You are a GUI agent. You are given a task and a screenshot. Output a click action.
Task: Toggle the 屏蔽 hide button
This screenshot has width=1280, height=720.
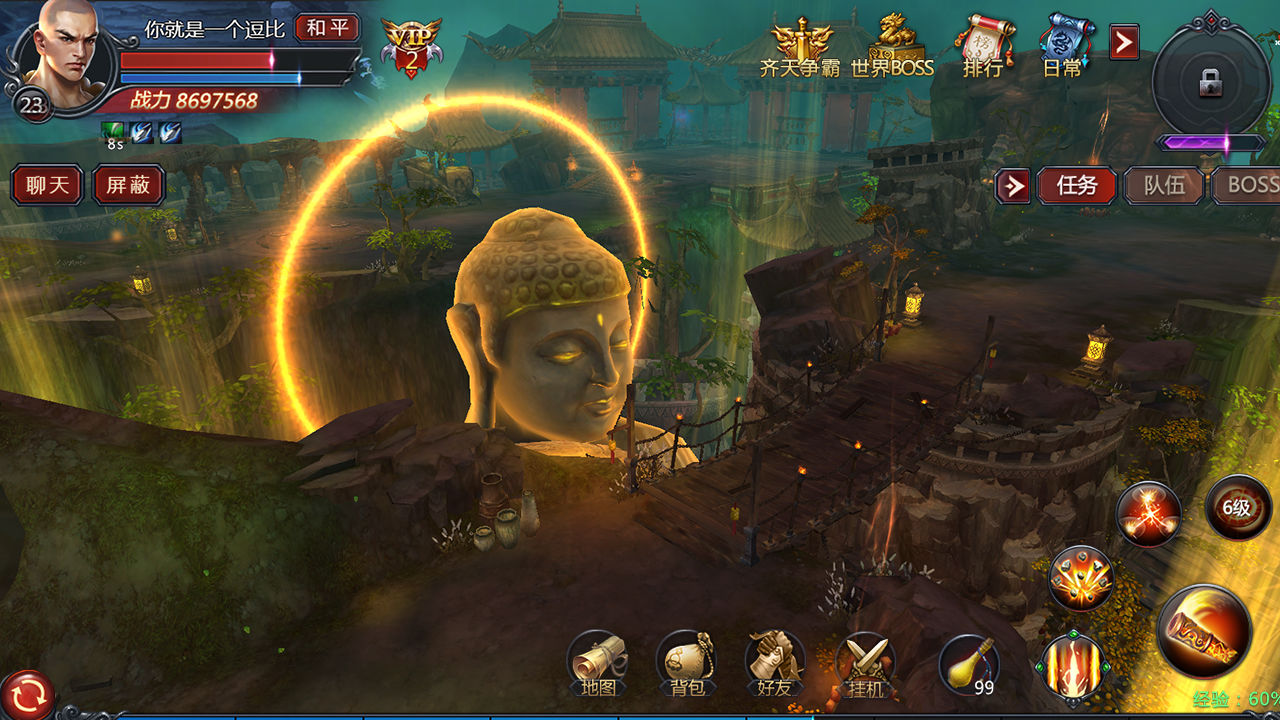(x=128, y=186)
